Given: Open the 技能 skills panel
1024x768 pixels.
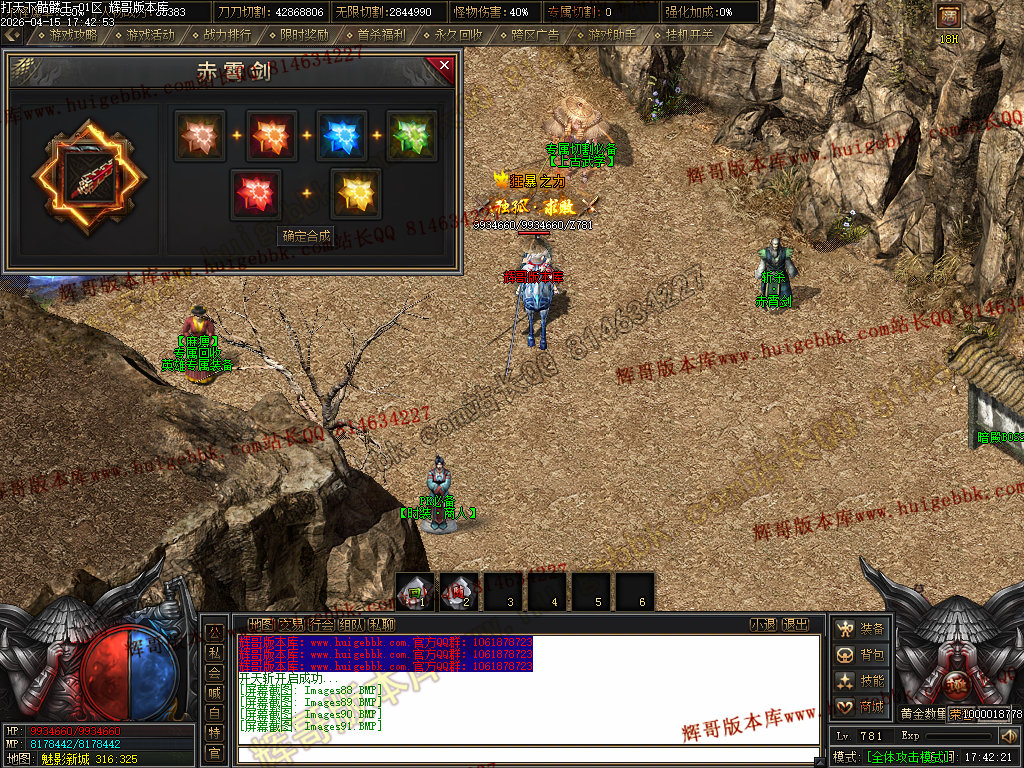Looking at the screenshot, I should coord(861,680).
